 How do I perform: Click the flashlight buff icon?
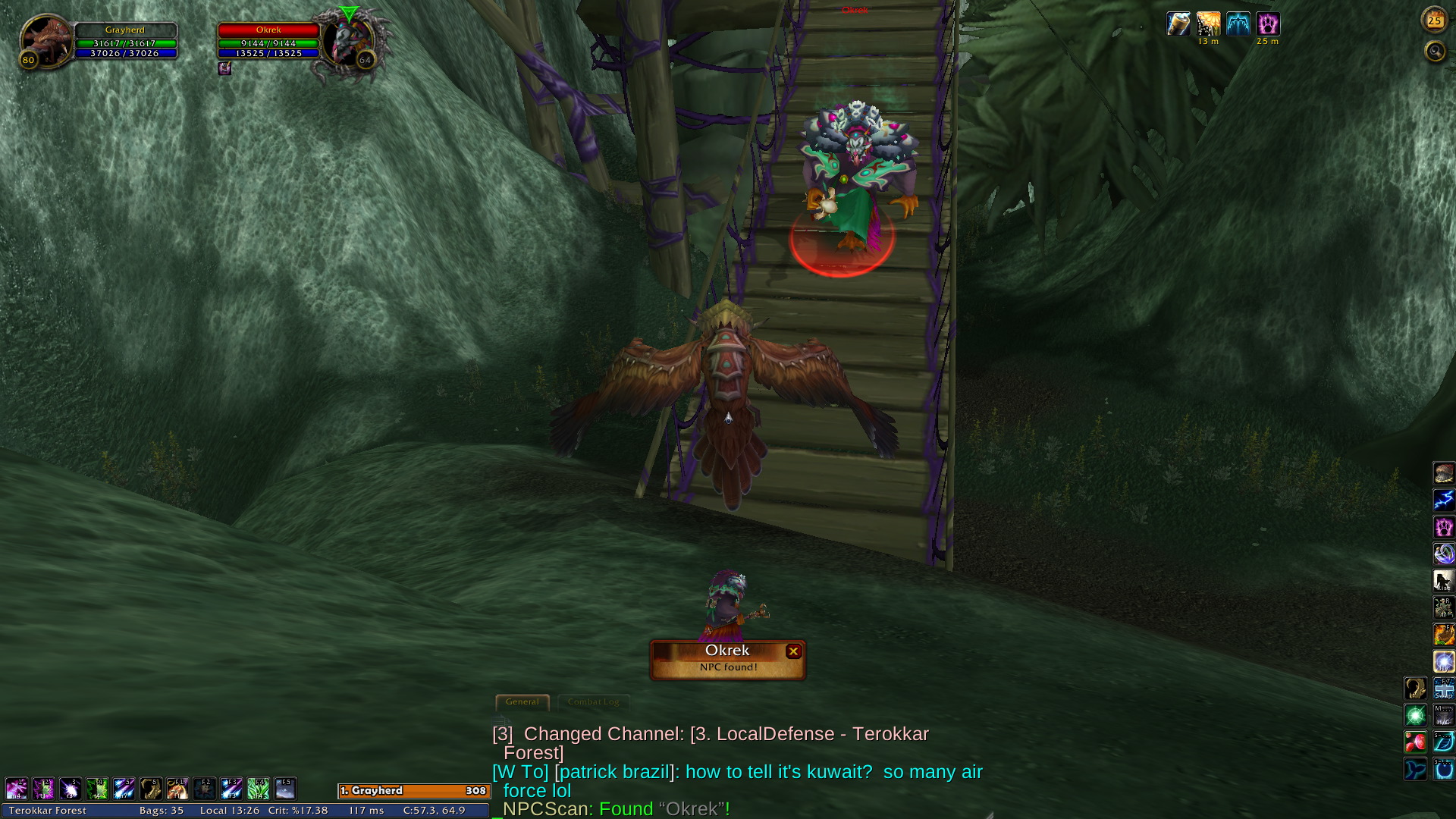click(x=1178, y=24)
